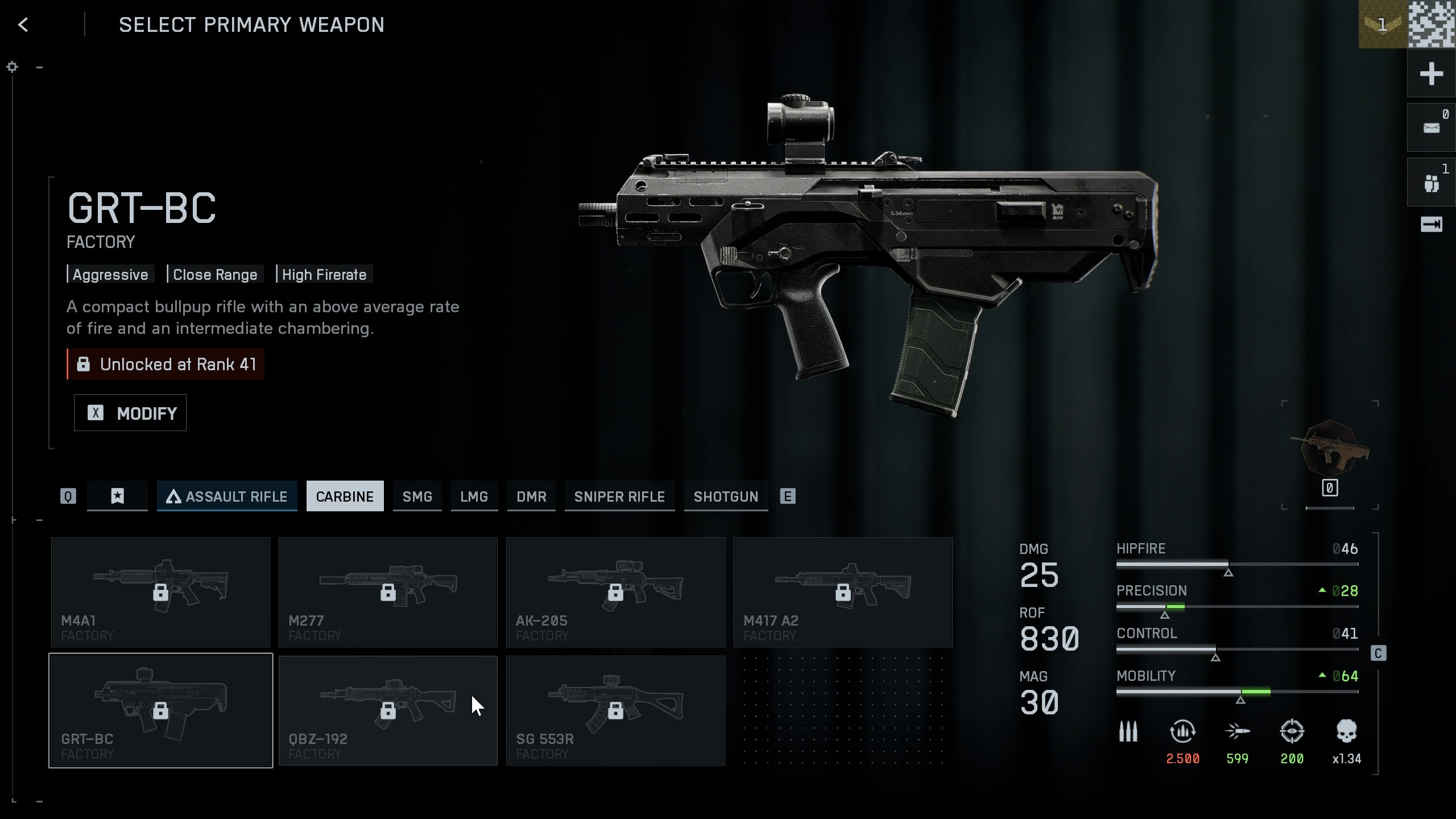The image size is (1456, 819).
Task: Select the locked GRT-BC weapon card
Action: click(x=160, y=710)
